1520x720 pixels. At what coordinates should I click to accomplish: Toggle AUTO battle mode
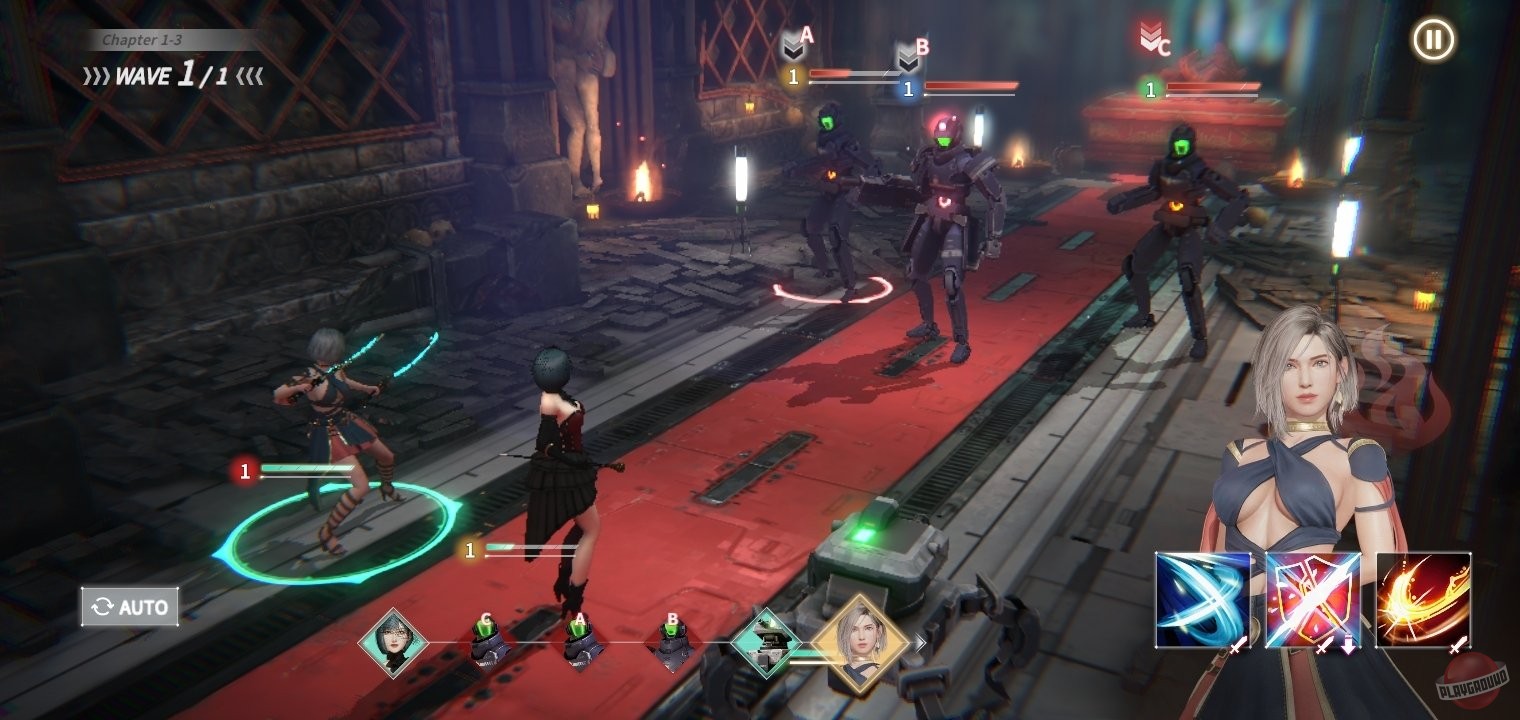tap(129, 606)
